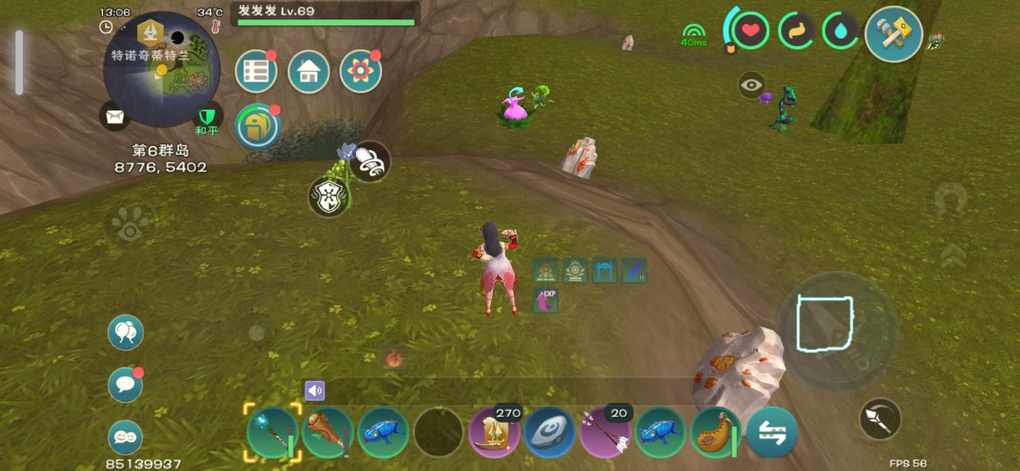The height and width of the screenshot is (471, 1020).
Task: Toggle the green peace mode shield
Action: 207,117
